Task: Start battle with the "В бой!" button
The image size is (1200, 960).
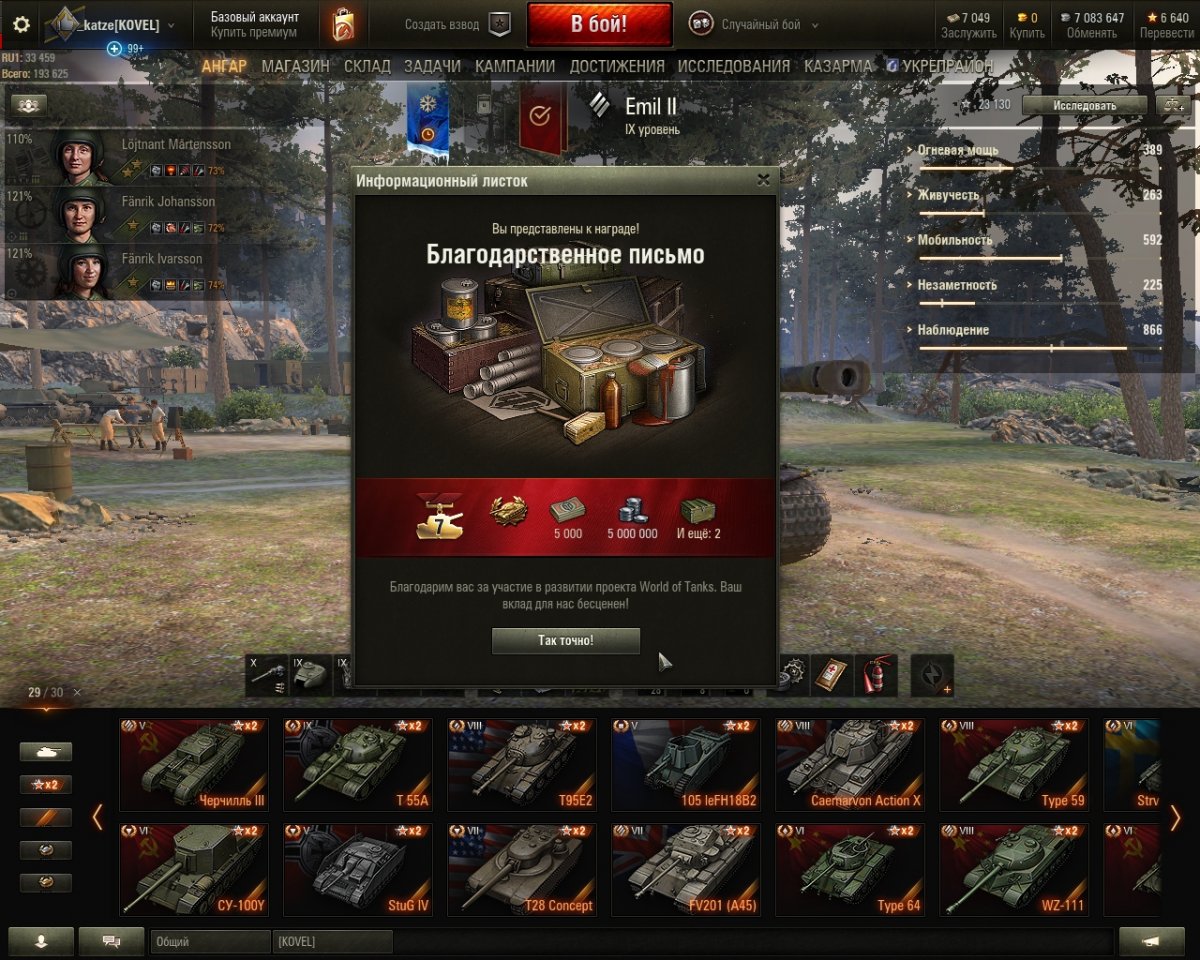Action: coord(599,25)
